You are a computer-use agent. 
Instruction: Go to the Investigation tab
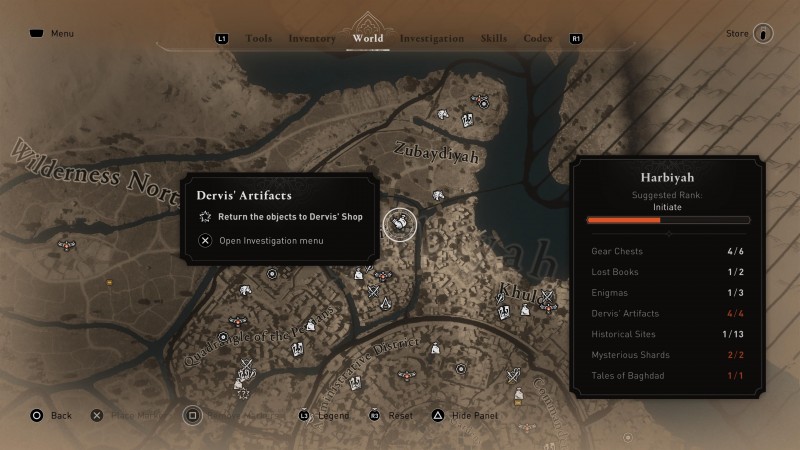(x=432, y=39)
